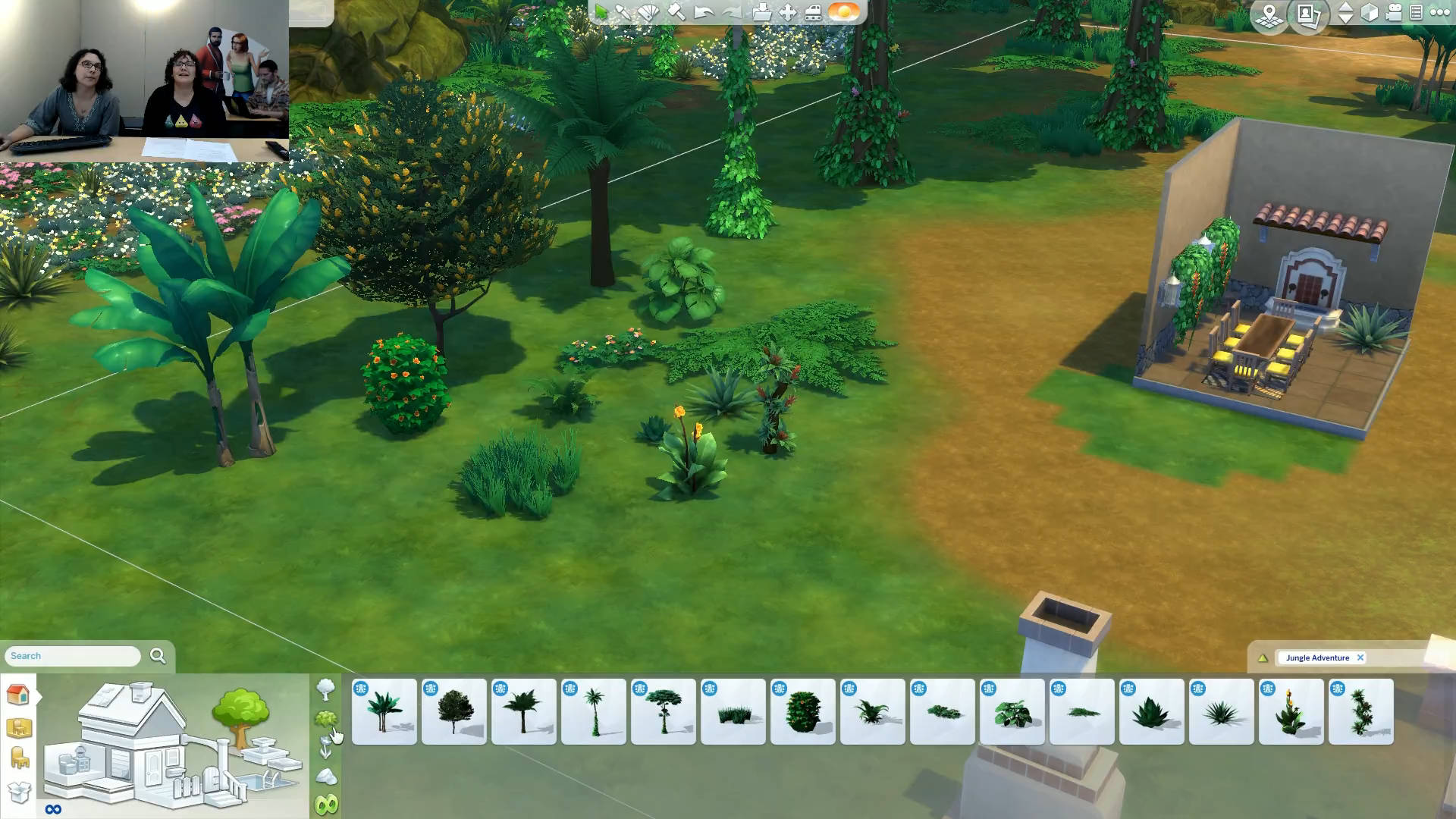Select the move lot arrows tool
Image resolution: width=1456 pixels, height=819 pixels.
[788, 12]
